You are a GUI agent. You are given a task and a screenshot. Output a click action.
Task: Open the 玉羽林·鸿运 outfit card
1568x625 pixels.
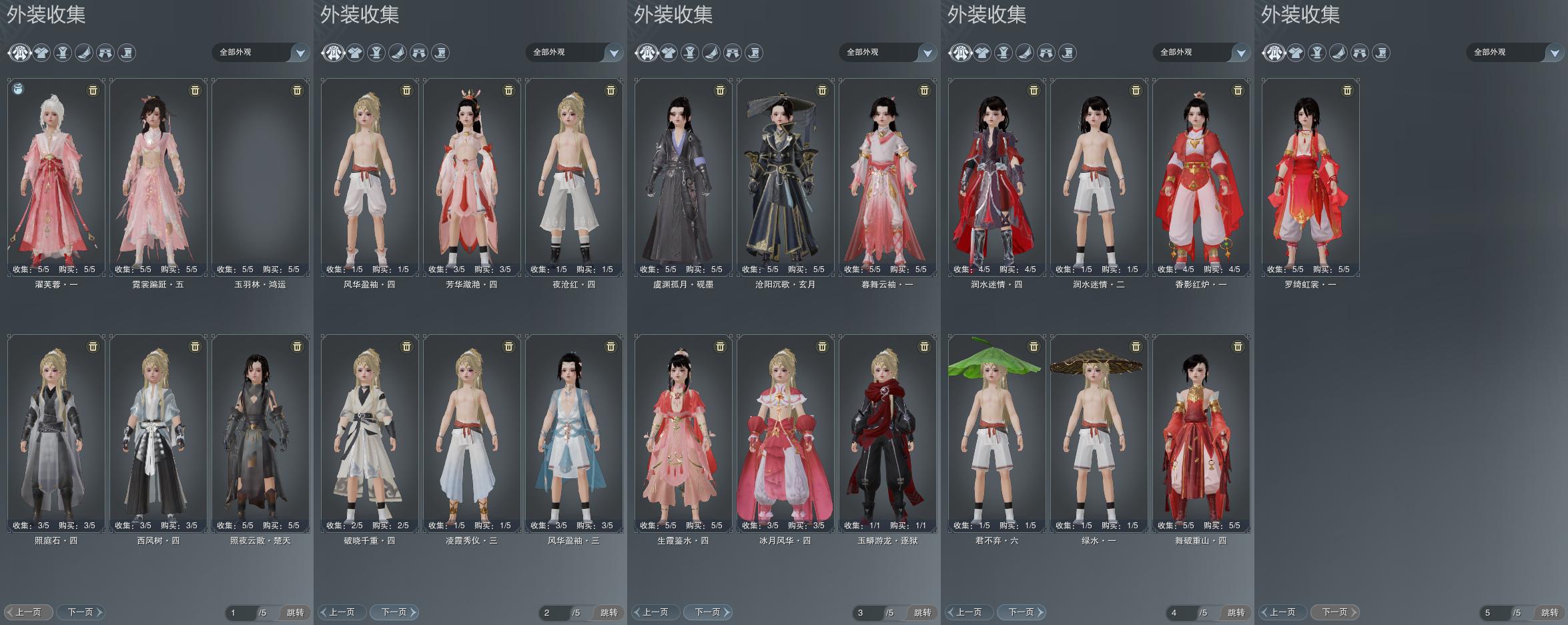[x=260, y=177]
